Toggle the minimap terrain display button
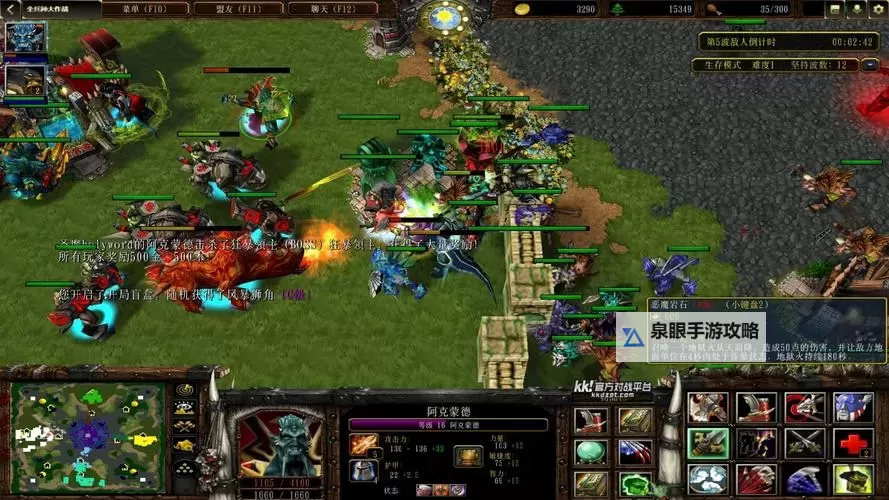This screenshot has height=500, width=889. [185, 408]
